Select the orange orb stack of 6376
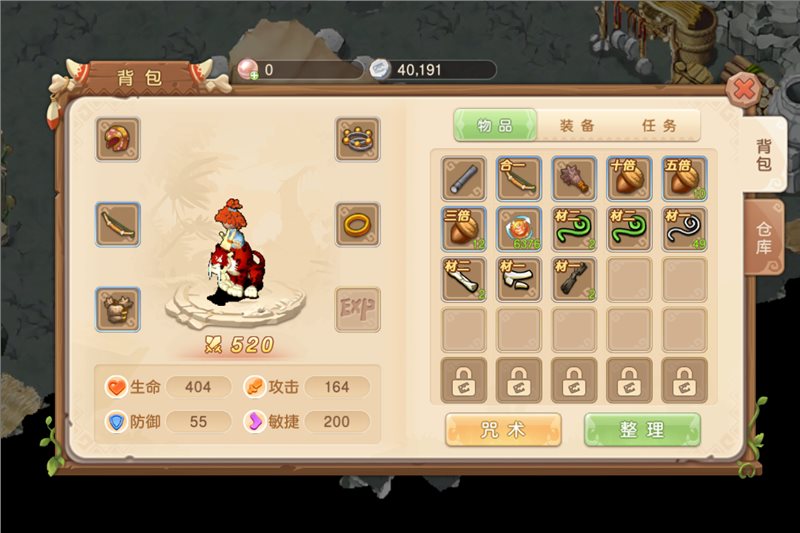800x533 pixels. click(519, 229)
